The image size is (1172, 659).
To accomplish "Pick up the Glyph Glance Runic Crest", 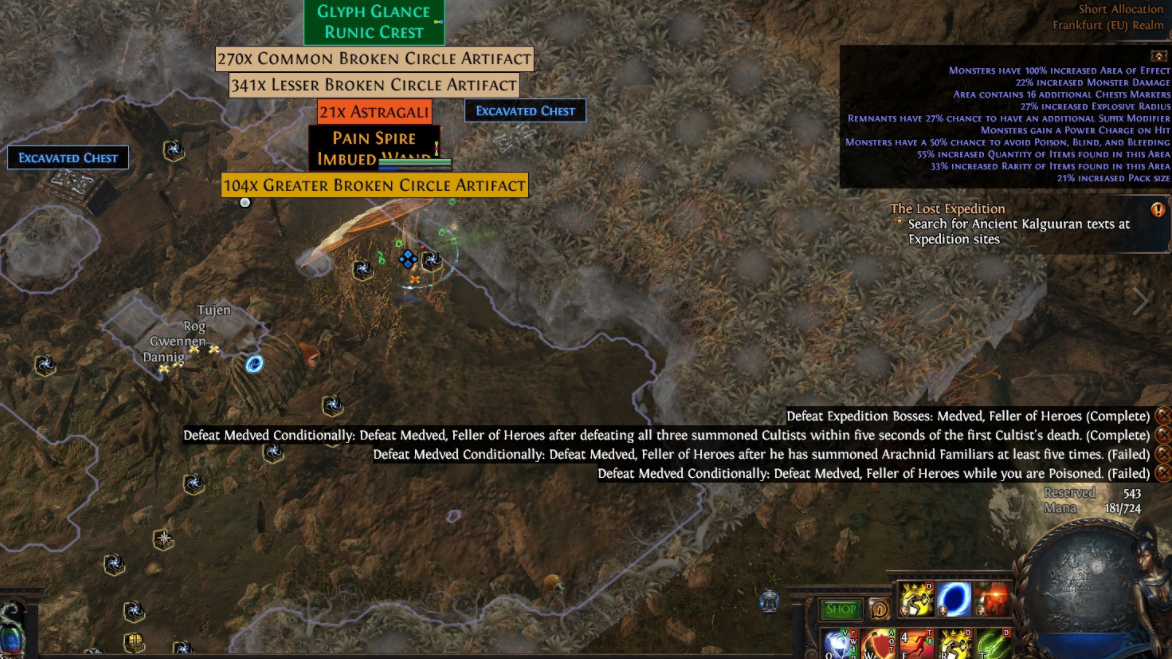I will [x=373, y=22].
